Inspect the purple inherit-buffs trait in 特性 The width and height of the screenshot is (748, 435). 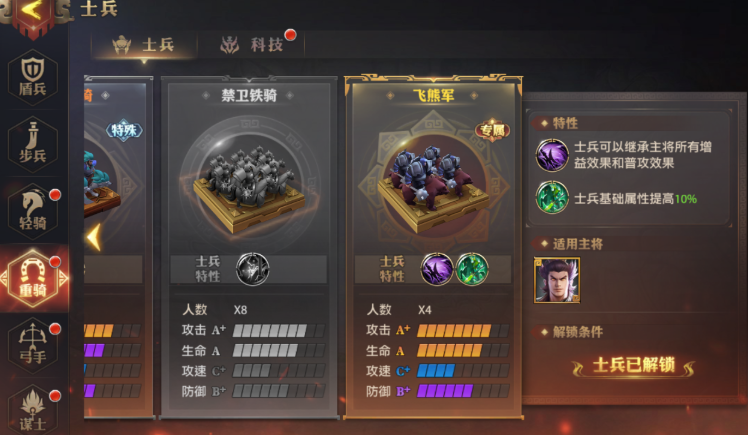pos(553,155)
